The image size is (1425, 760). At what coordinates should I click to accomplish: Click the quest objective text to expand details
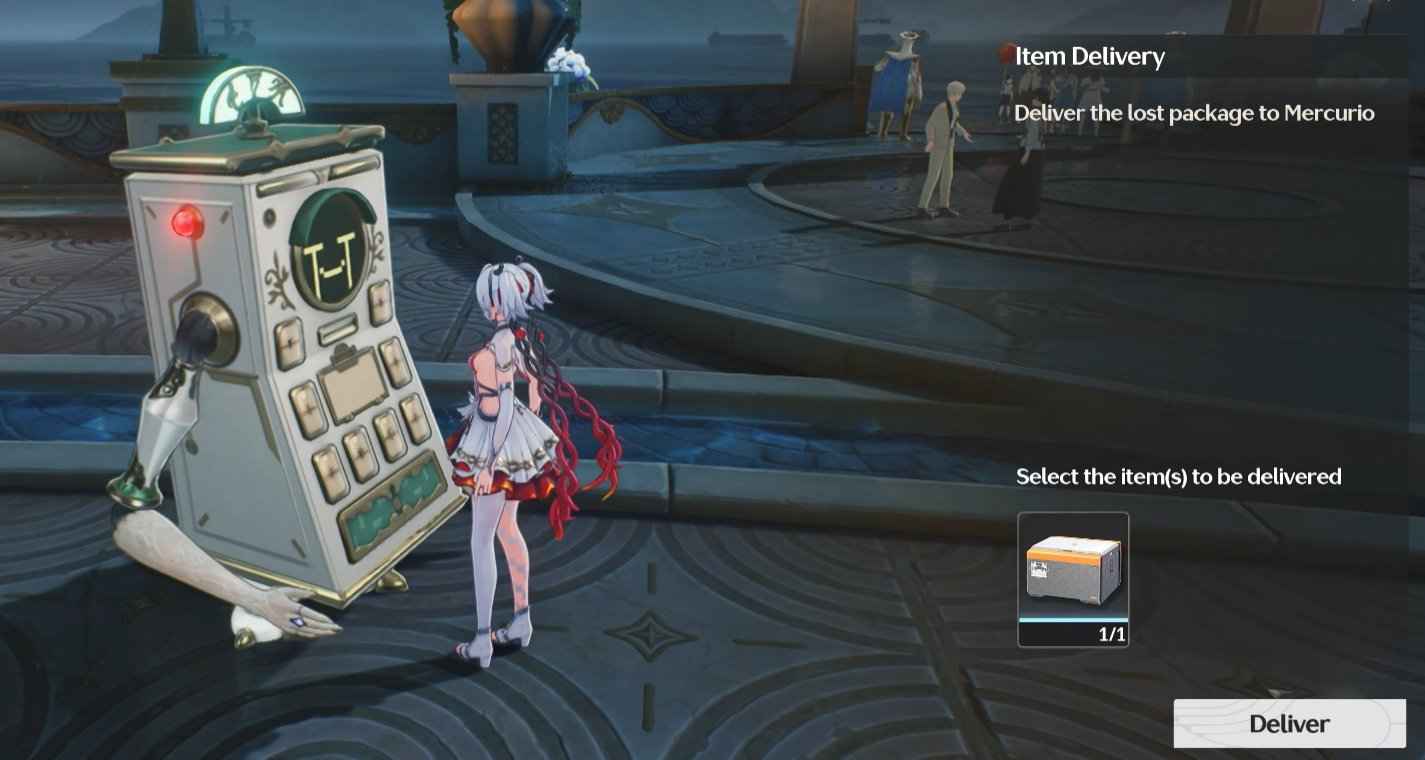1194,113
